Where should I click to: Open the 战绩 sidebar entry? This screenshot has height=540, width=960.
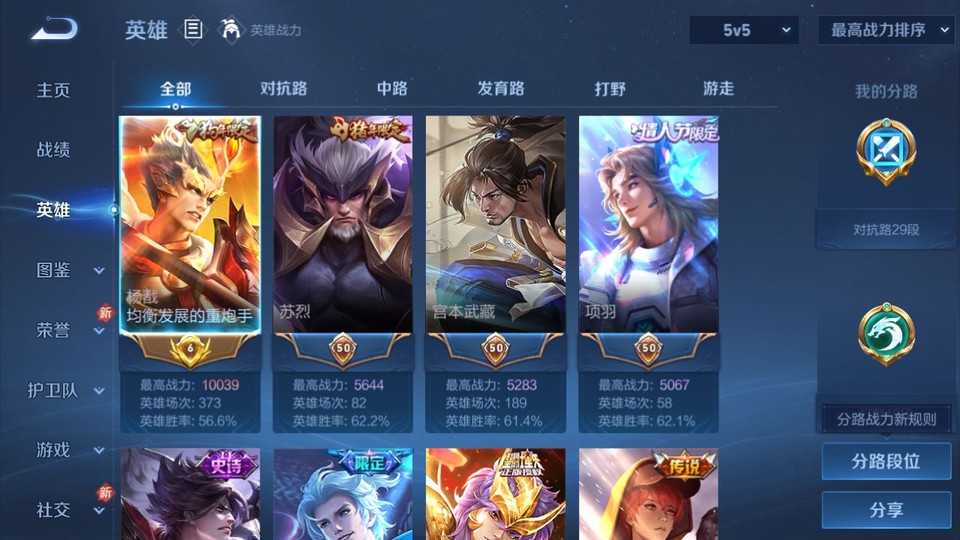(54, 150)
